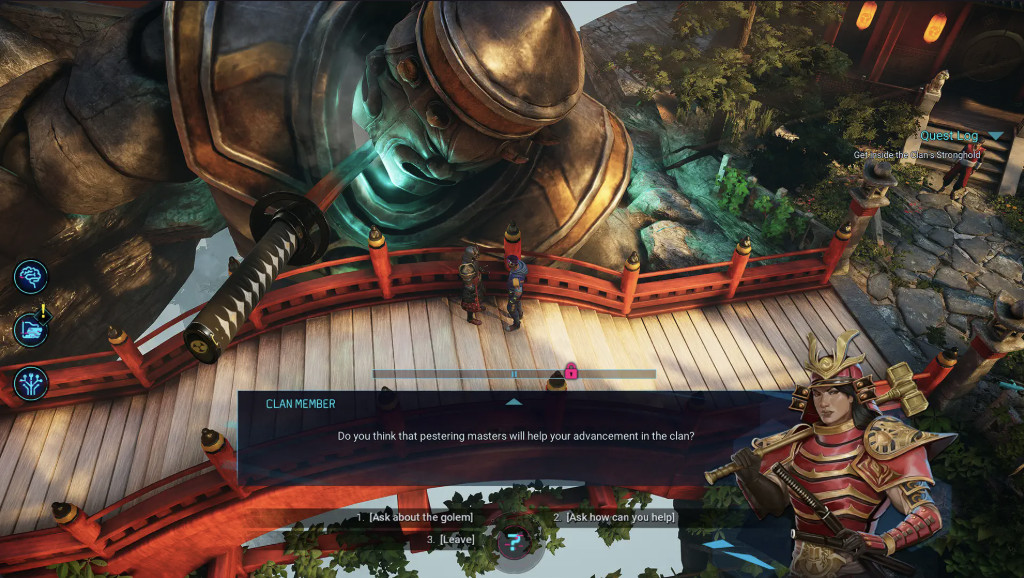Open the folder icon with exclamation alert
The image size is (1024, 578).
[31, 329]
